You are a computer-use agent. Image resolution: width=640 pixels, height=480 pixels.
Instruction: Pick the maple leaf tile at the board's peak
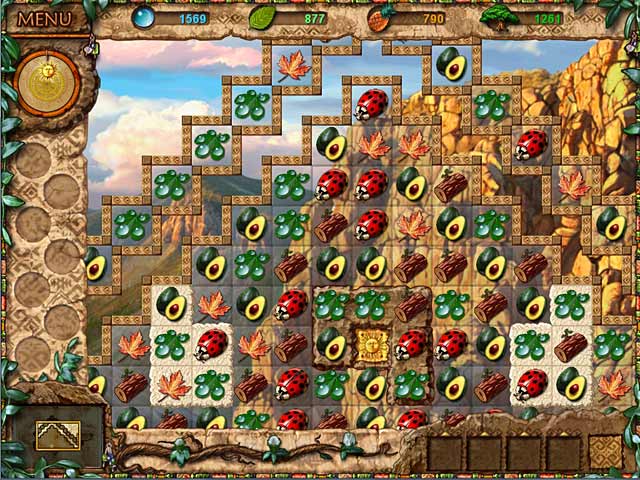tap(293, 65)
